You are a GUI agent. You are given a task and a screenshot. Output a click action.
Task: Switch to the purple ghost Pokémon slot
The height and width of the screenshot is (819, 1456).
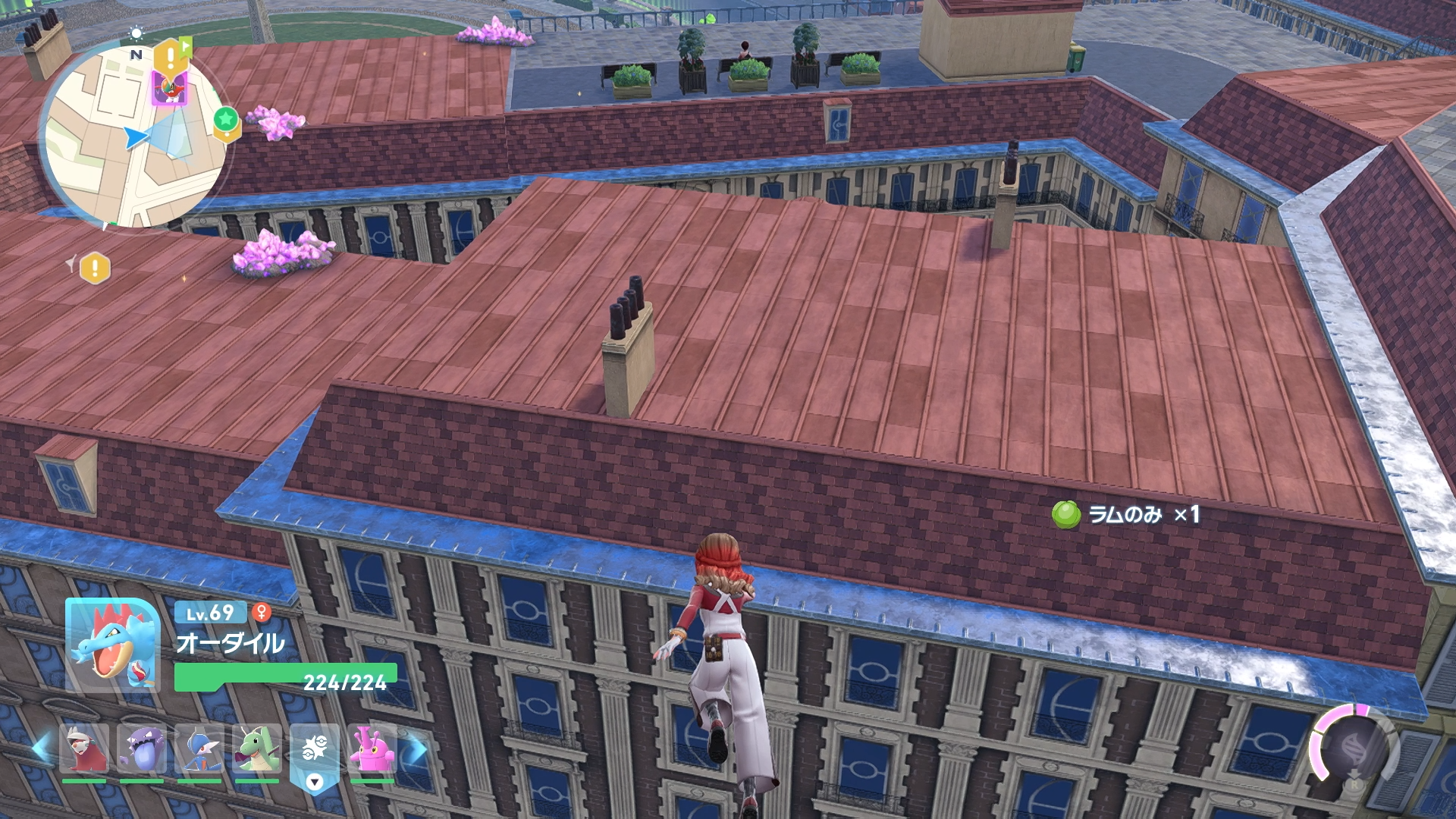point(142,749)
